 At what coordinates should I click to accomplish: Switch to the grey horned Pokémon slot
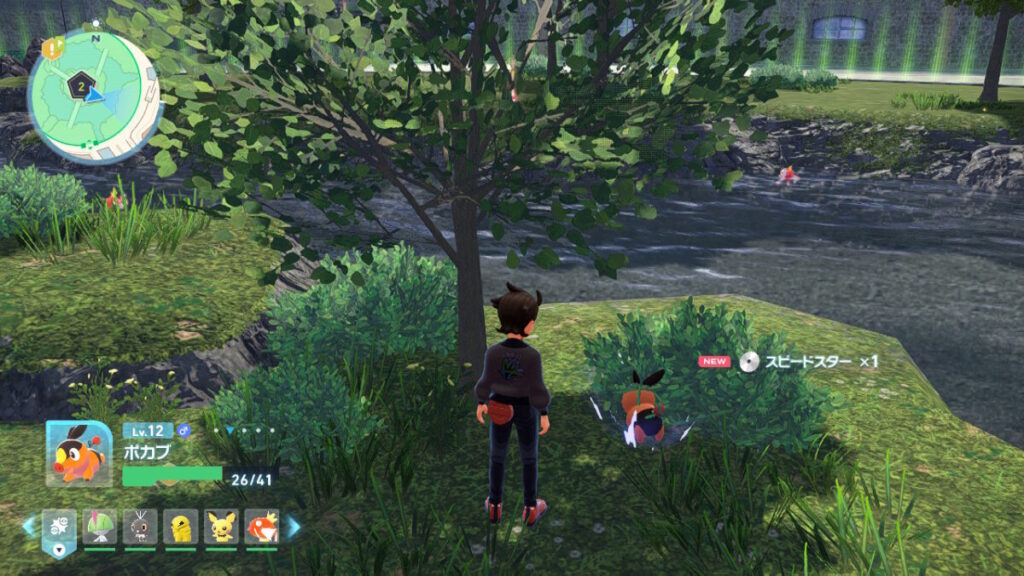coord(140,526)
